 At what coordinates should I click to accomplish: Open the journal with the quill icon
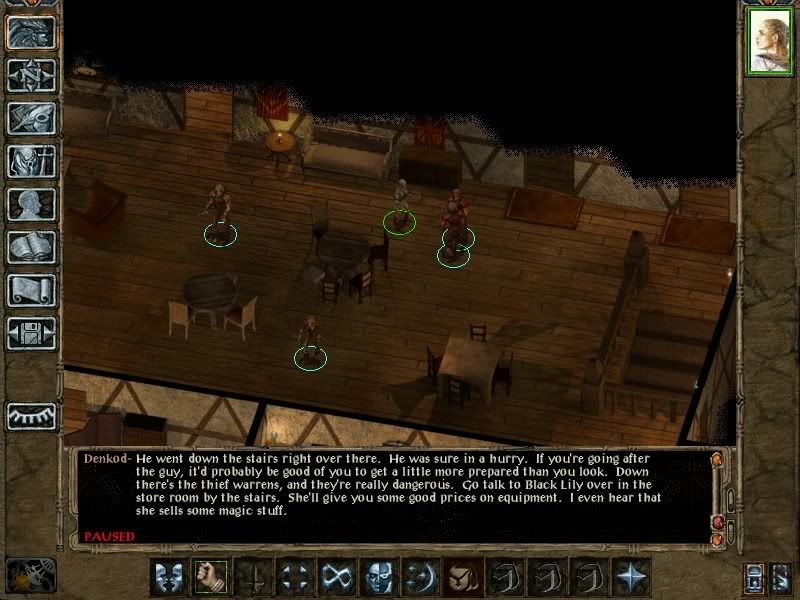31,117
